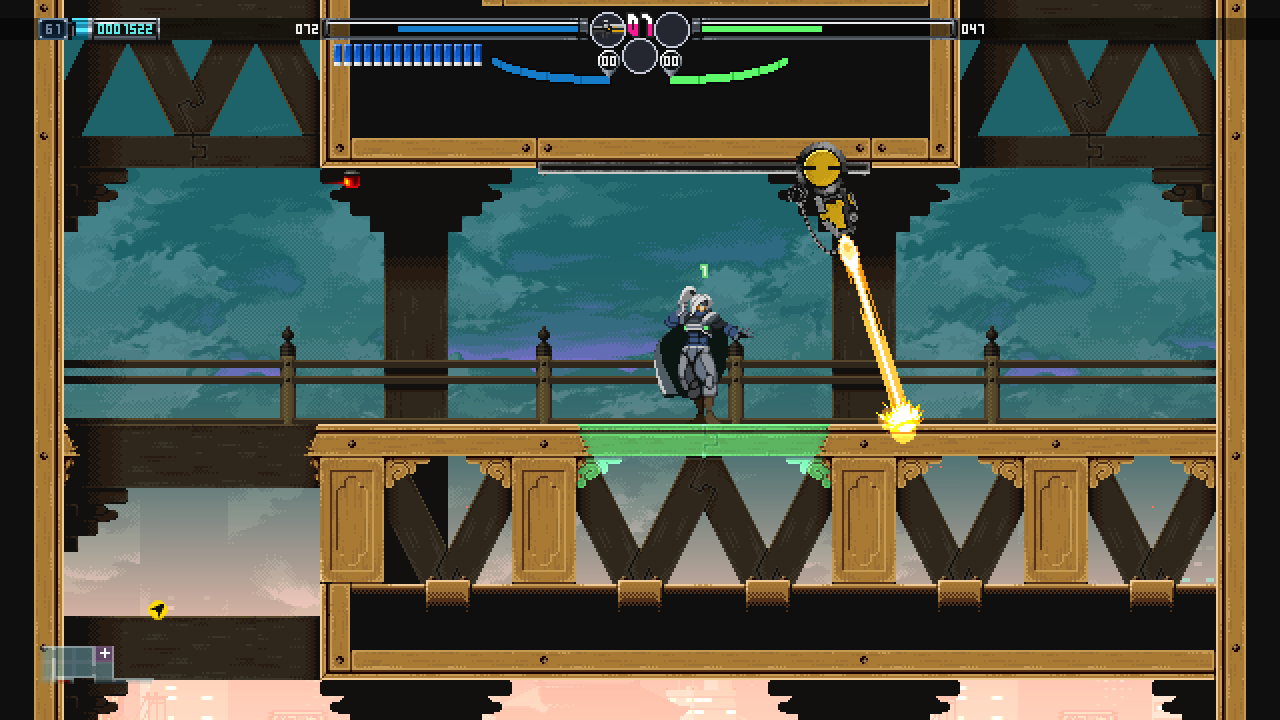Click the rightmost blue ammo pip segment

478,57
